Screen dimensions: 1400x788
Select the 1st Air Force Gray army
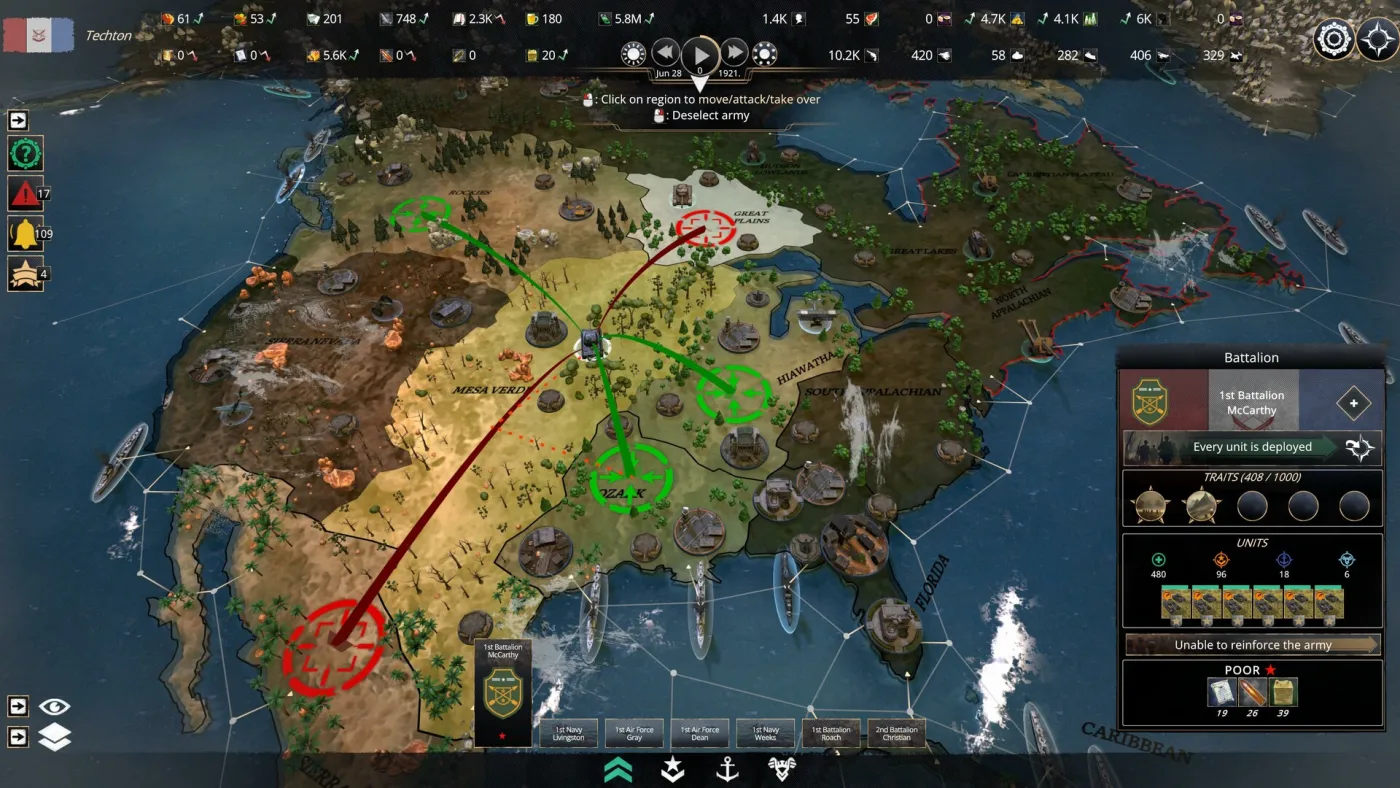pos(634,733)
